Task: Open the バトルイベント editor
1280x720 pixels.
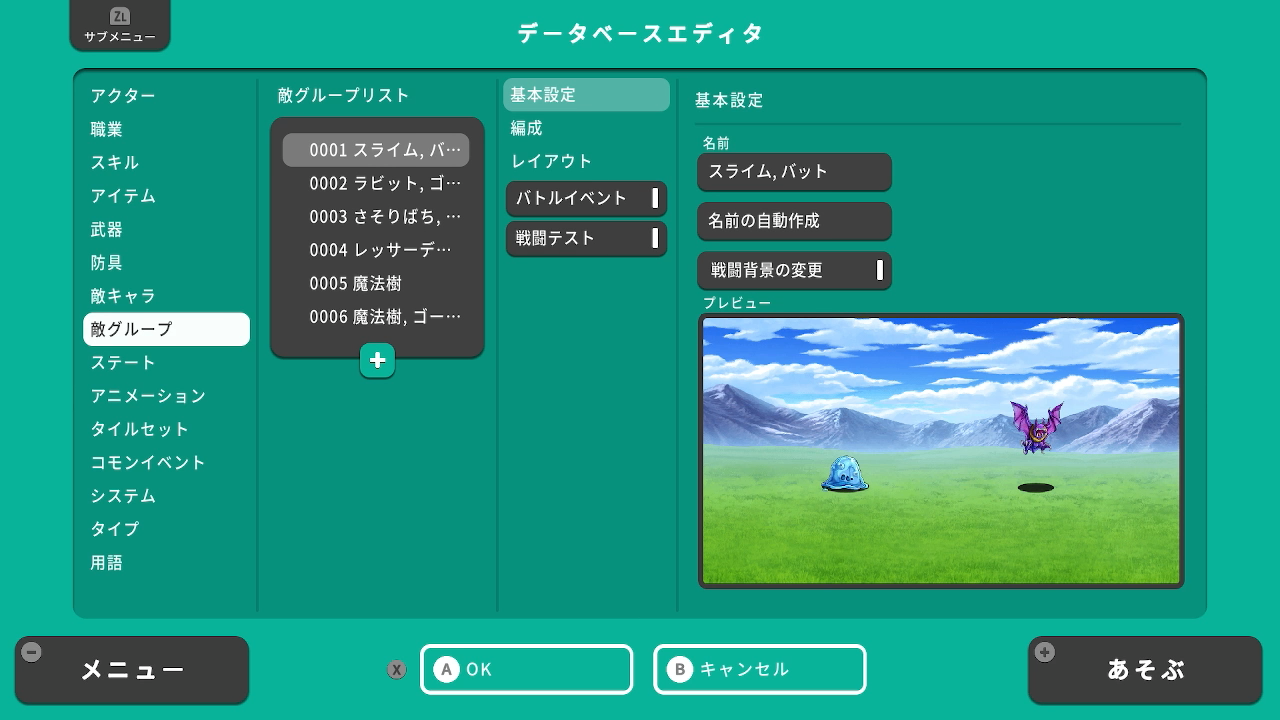Action: point(586,198)
